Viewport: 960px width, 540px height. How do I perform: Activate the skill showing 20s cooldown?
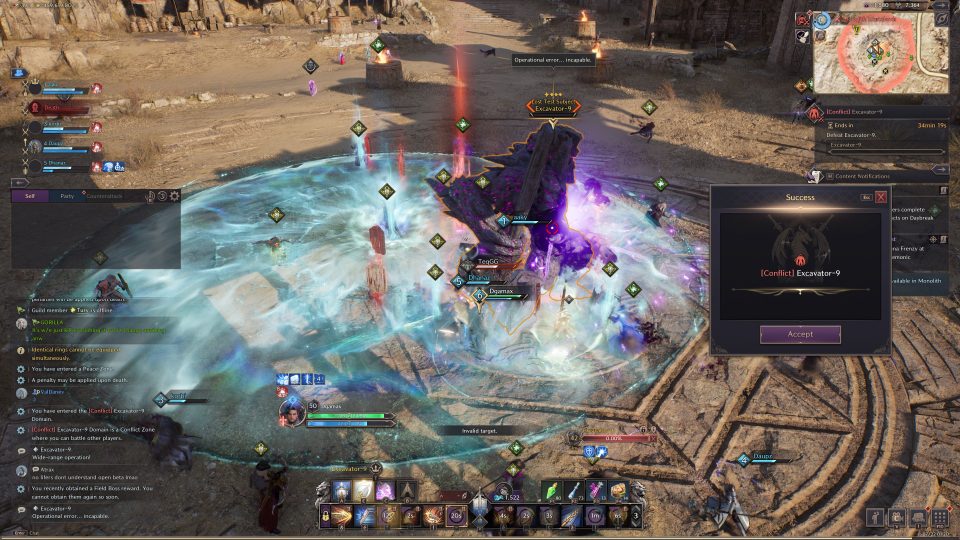(457, 517)
